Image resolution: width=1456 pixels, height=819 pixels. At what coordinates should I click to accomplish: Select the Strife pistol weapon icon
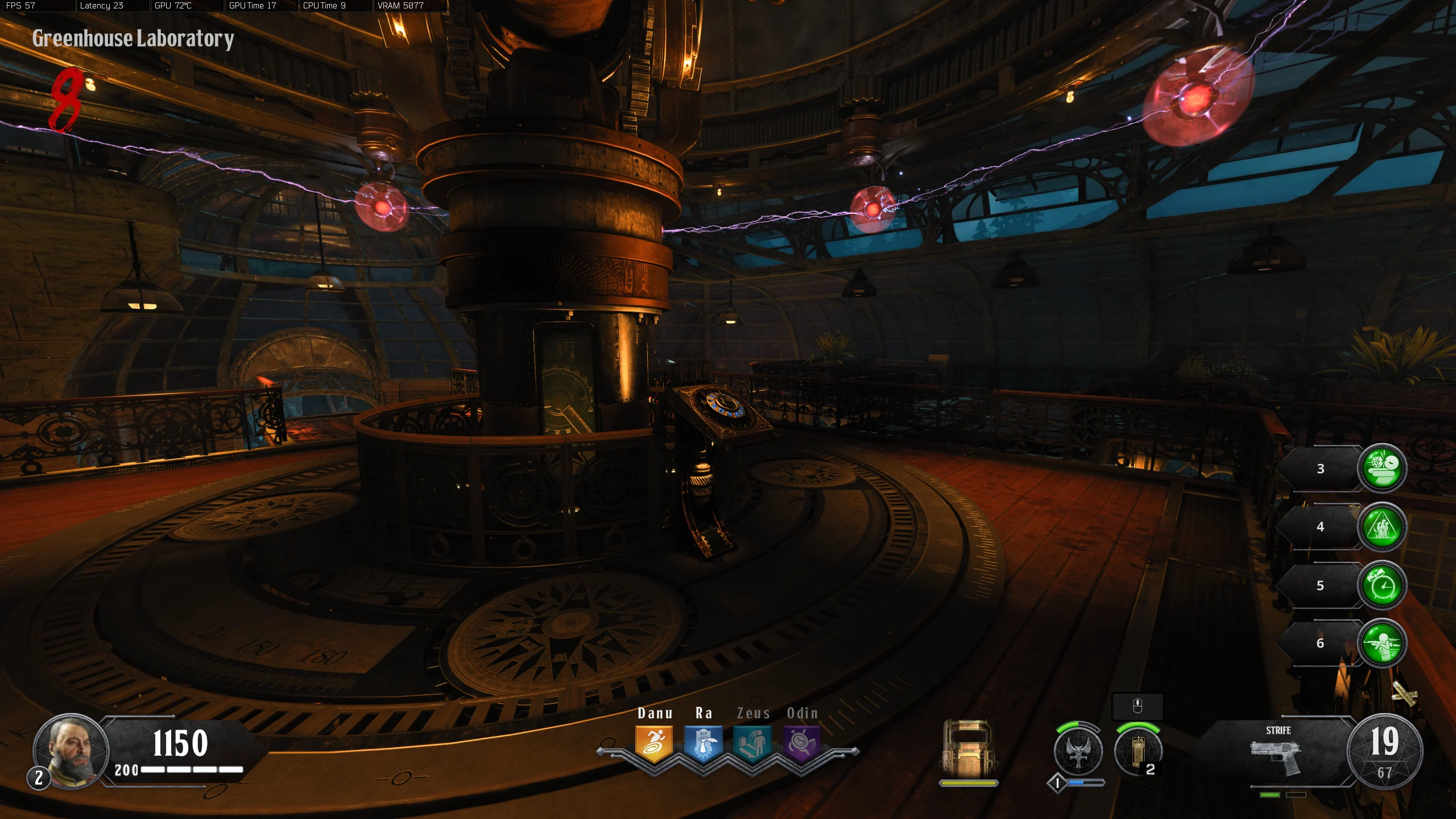pos(1276,756)
